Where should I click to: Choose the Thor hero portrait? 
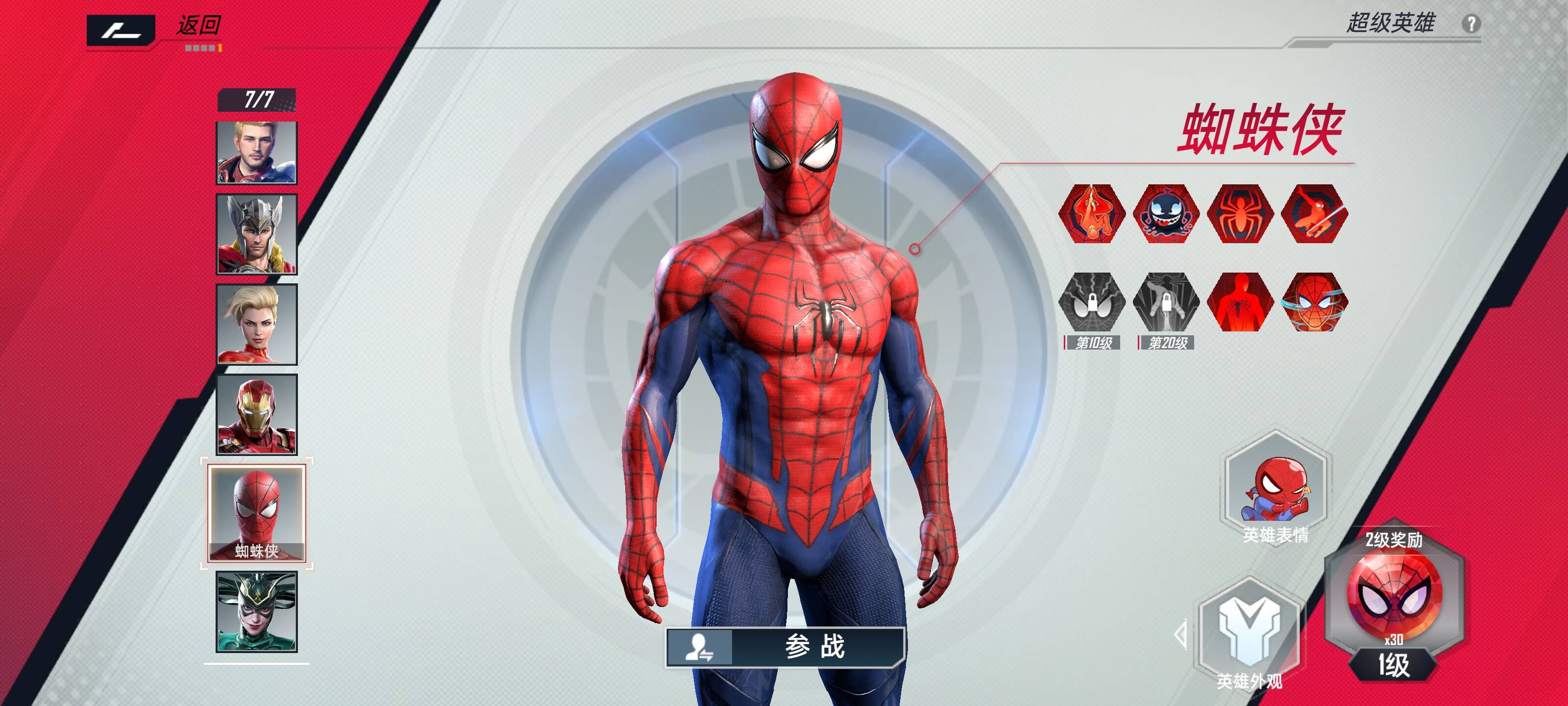click(x=257, y=234)
